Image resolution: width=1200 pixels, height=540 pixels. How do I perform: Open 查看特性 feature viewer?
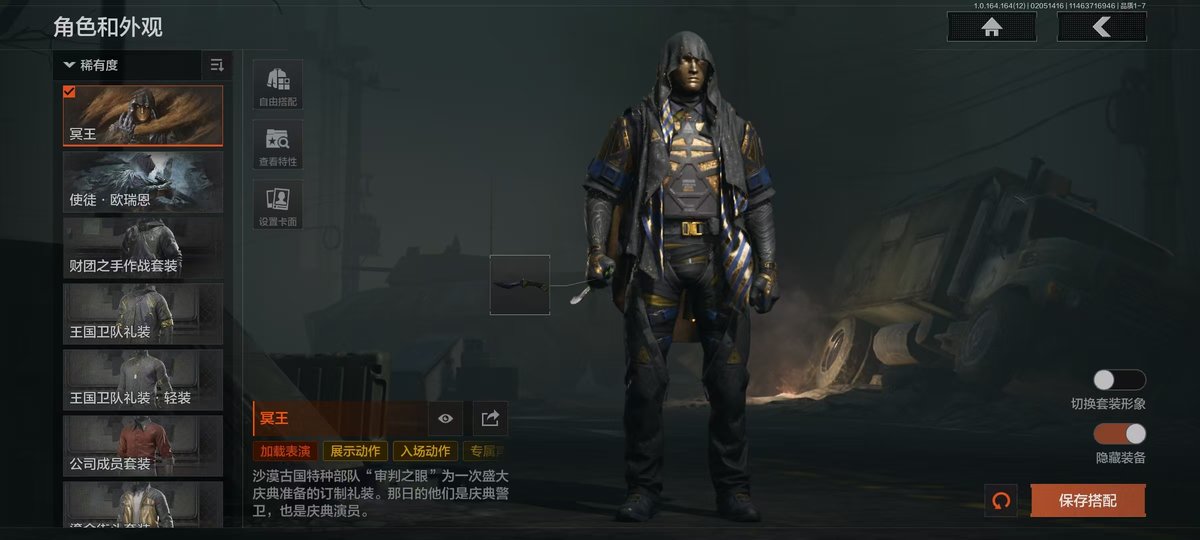pos(278,145)
